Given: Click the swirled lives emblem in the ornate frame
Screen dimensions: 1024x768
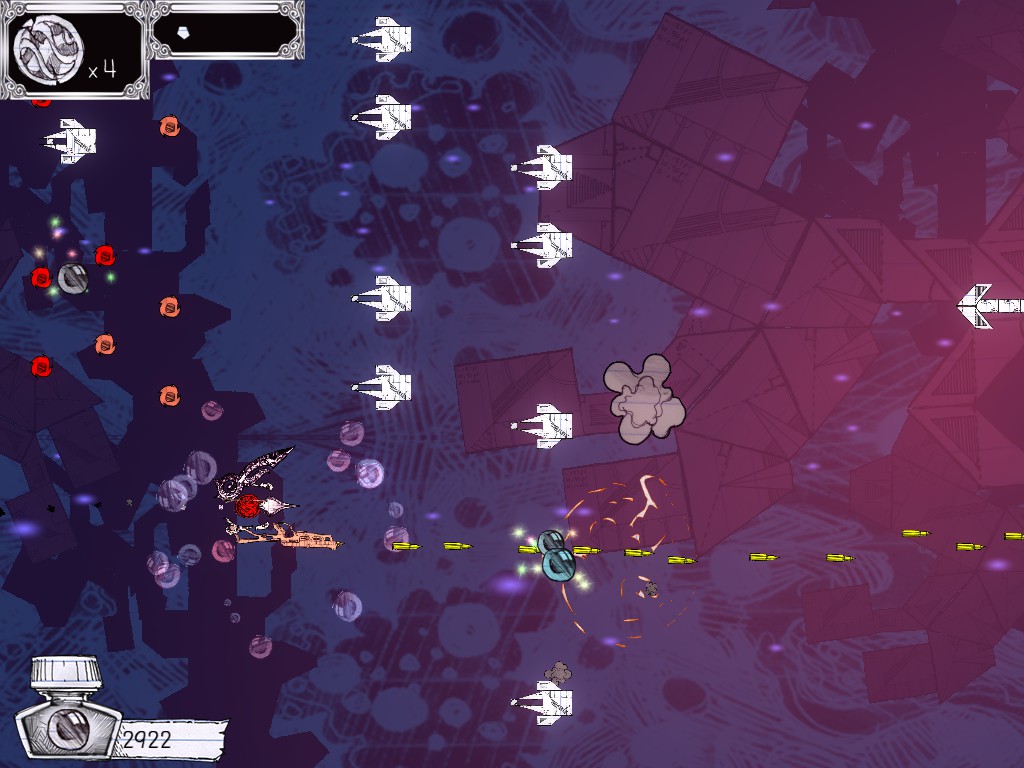Looking at the screenshot, I should click(45, 50).
